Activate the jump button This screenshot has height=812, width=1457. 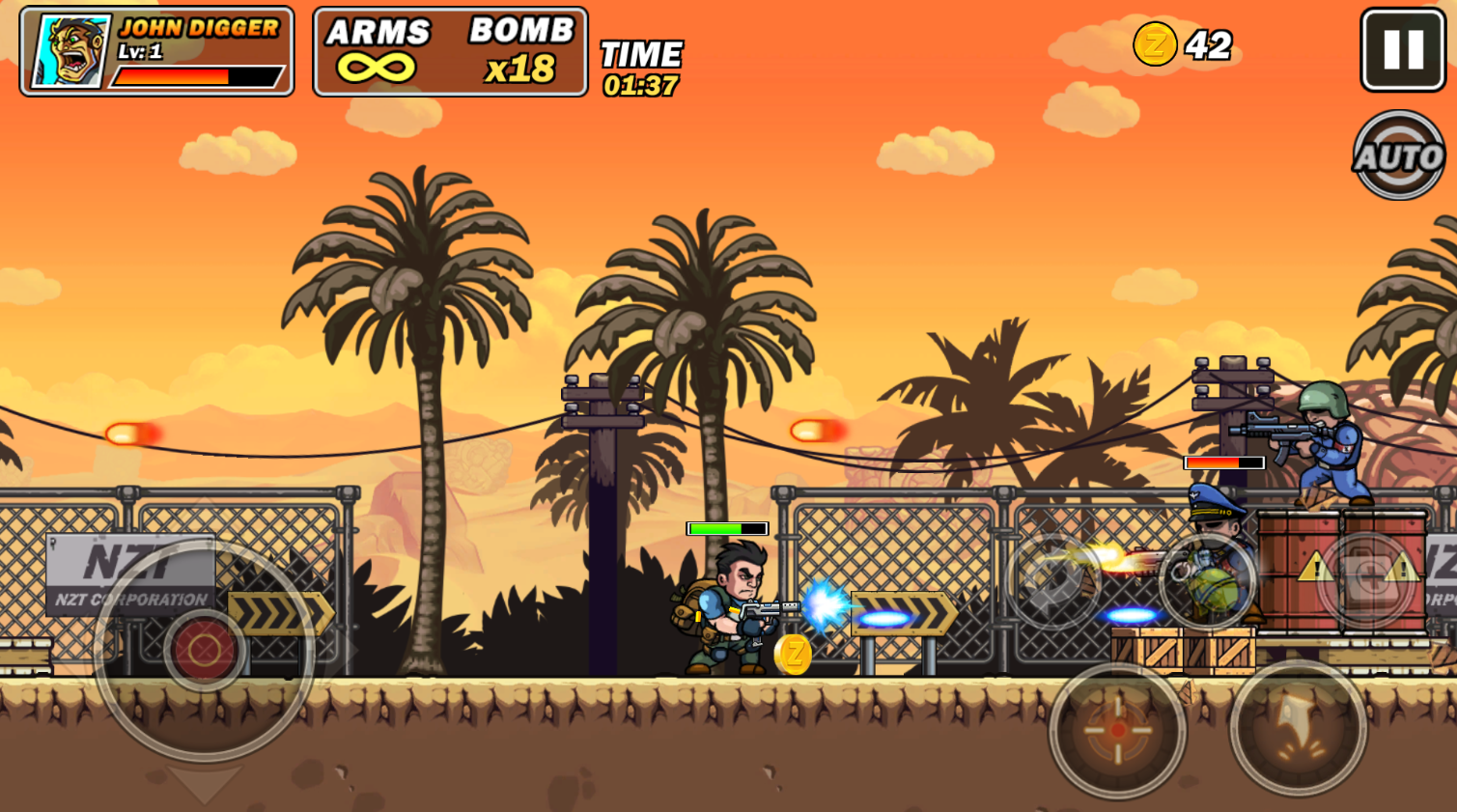point(1298,728)
